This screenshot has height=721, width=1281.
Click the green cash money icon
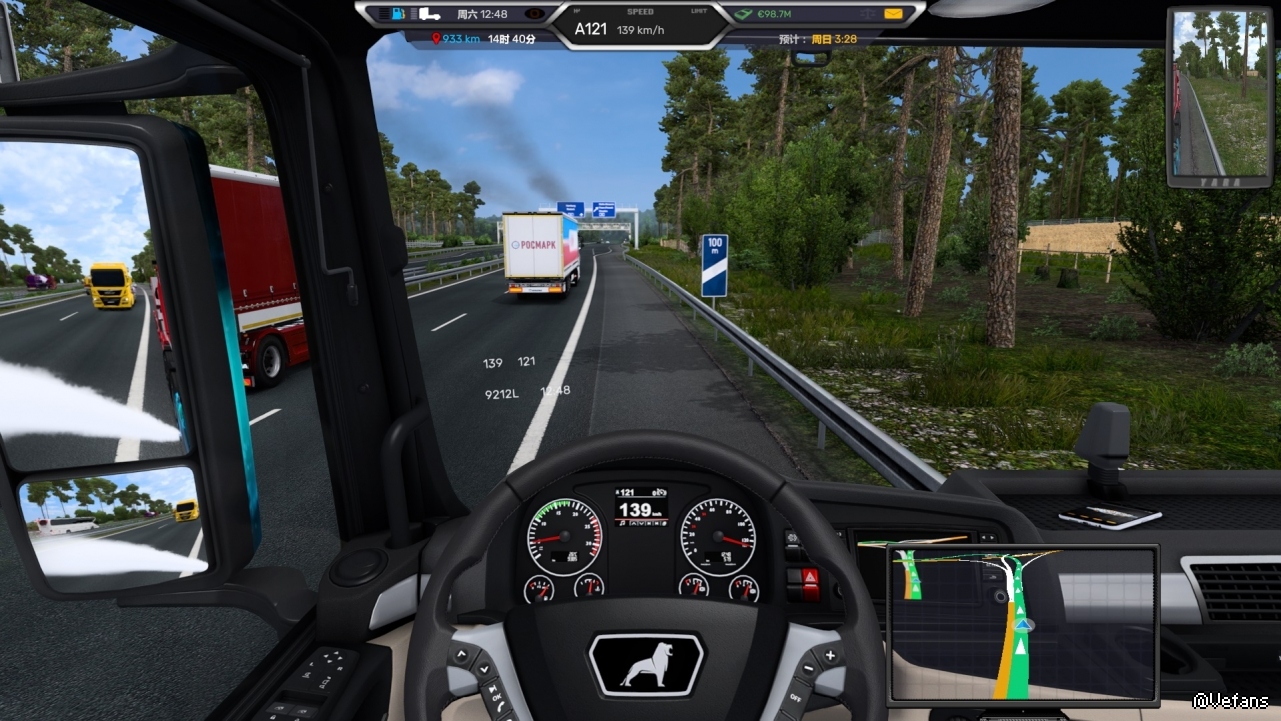tap(743, 14)
